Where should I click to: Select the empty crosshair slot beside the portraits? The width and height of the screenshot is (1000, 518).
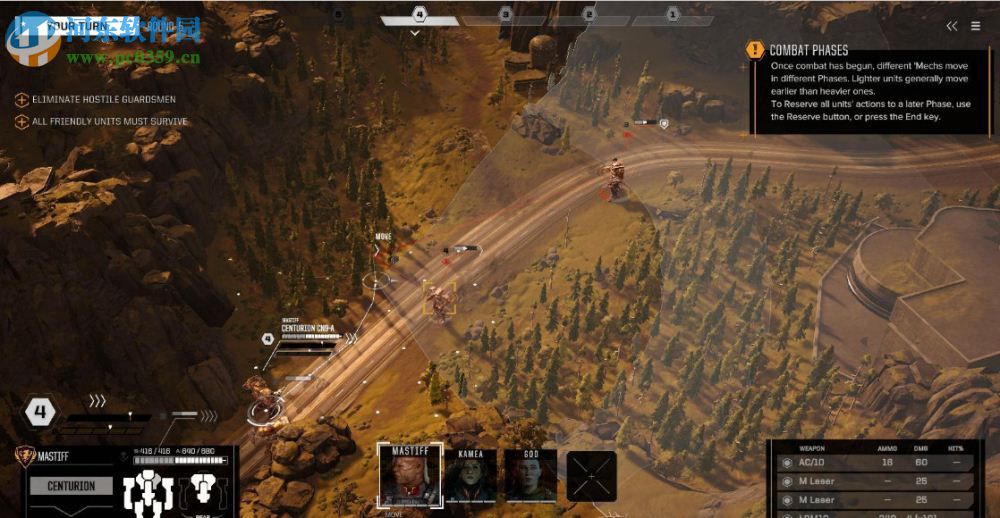point(591,476)
